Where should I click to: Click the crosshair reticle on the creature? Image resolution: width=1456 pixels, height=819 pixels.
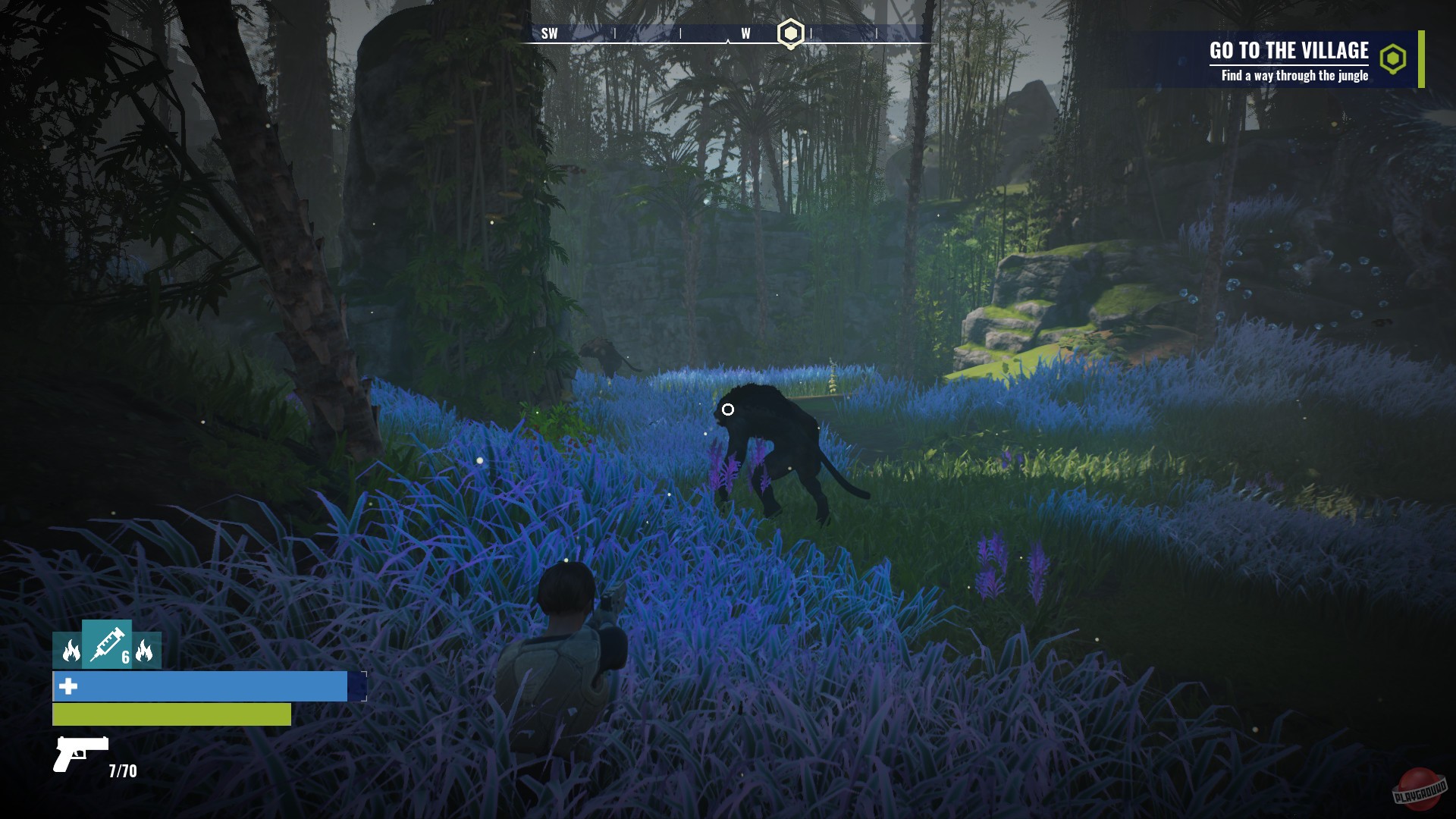coord(730,409)
